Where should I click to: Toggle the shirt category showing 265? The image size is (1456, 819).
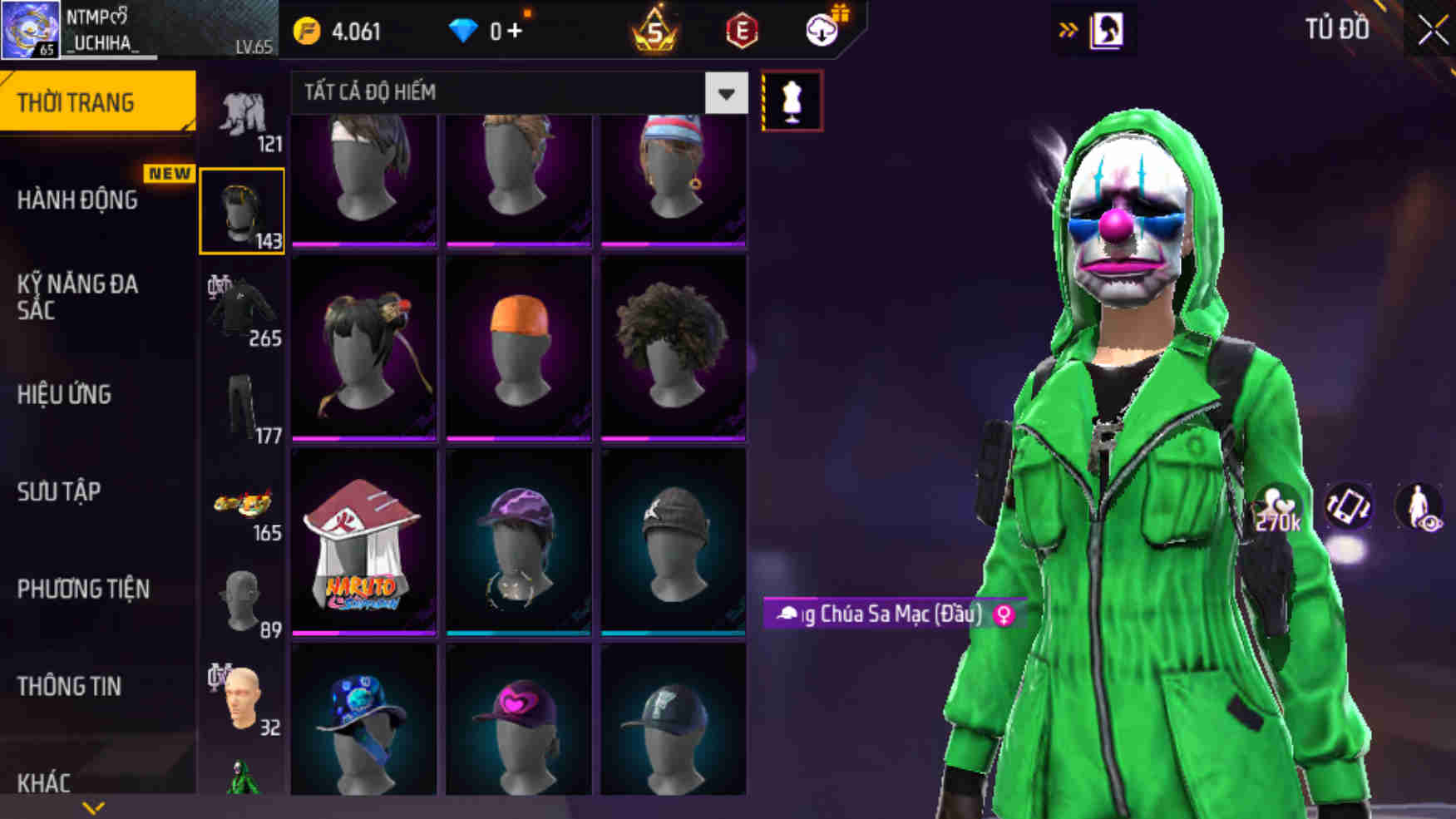point(244,305)
